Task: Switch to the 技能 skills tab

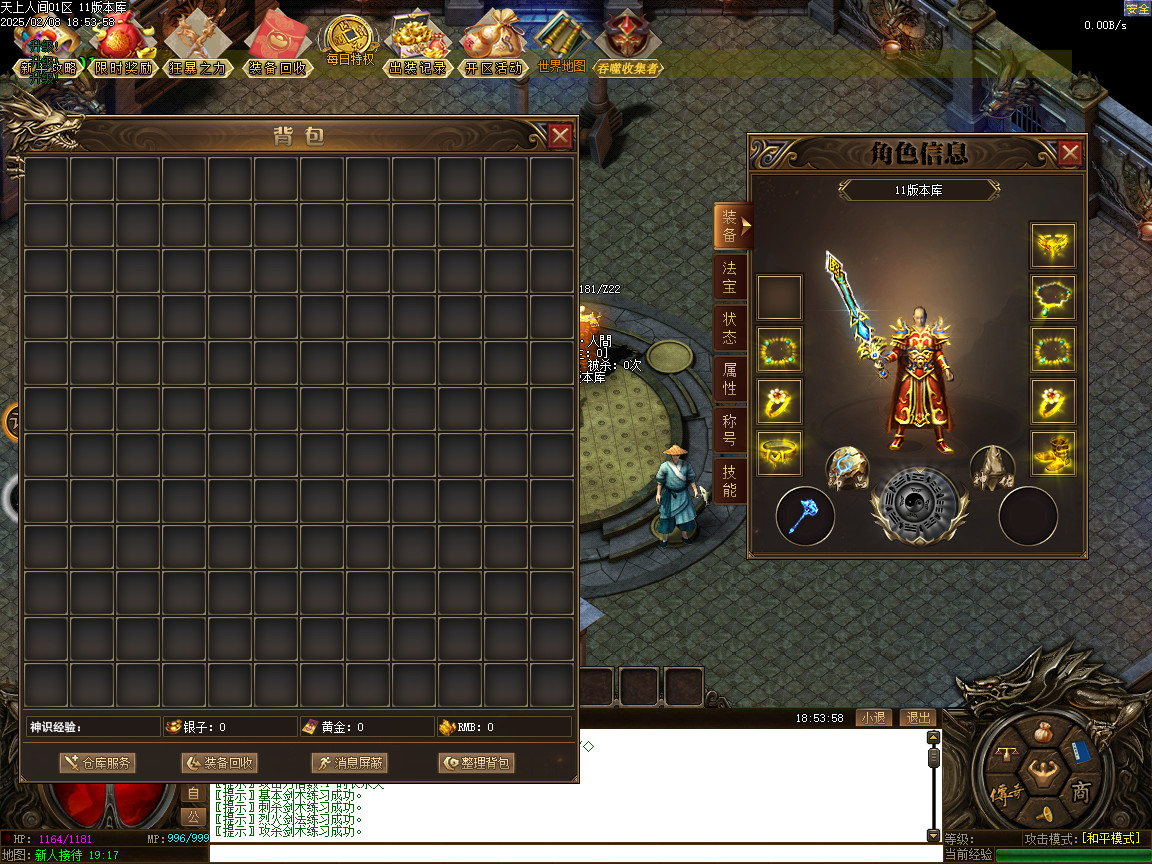Action: coord(730,481)
